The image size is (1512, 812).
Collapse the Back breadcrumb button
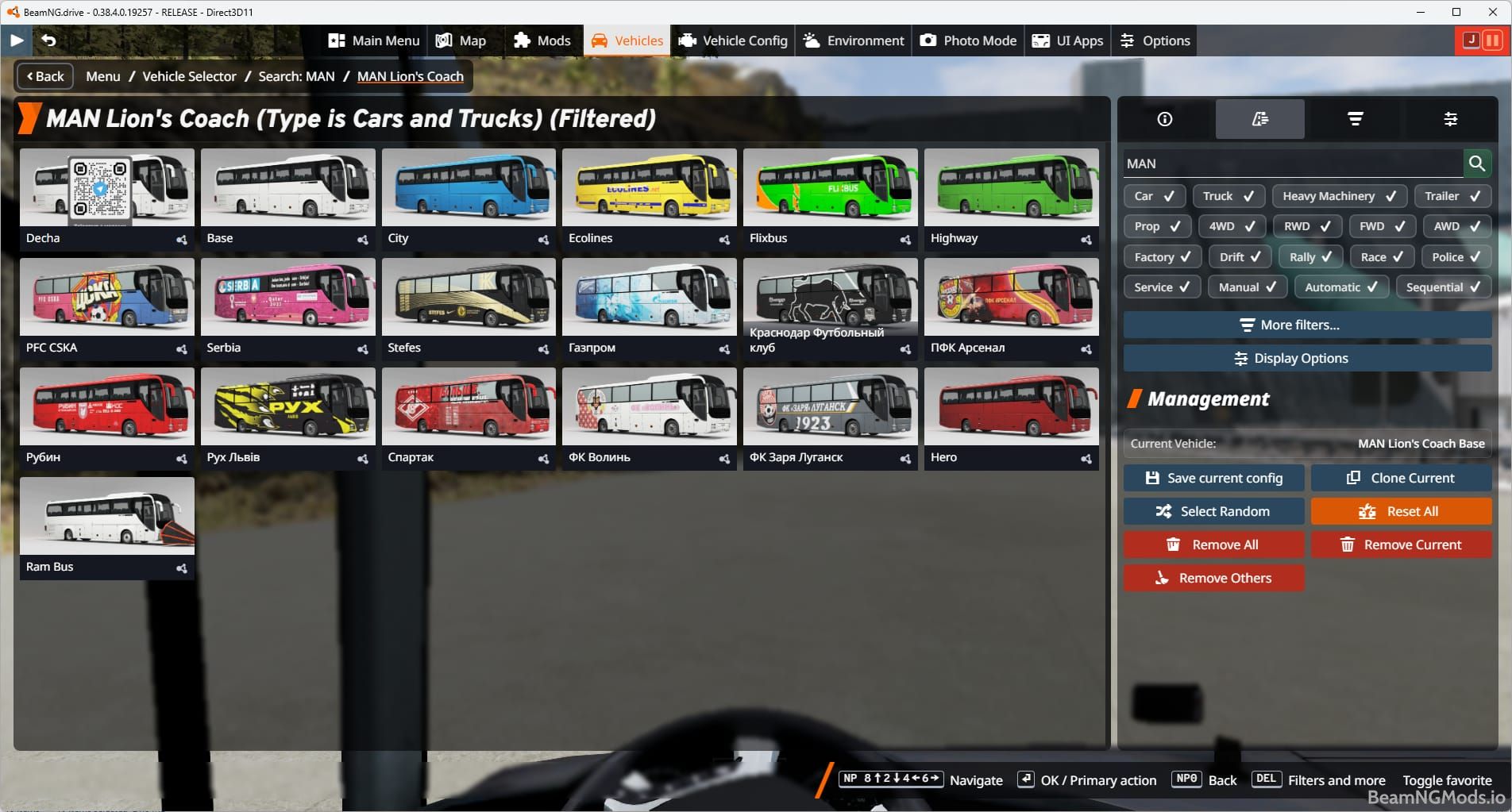pyautogui.click(x=44, y=76)
